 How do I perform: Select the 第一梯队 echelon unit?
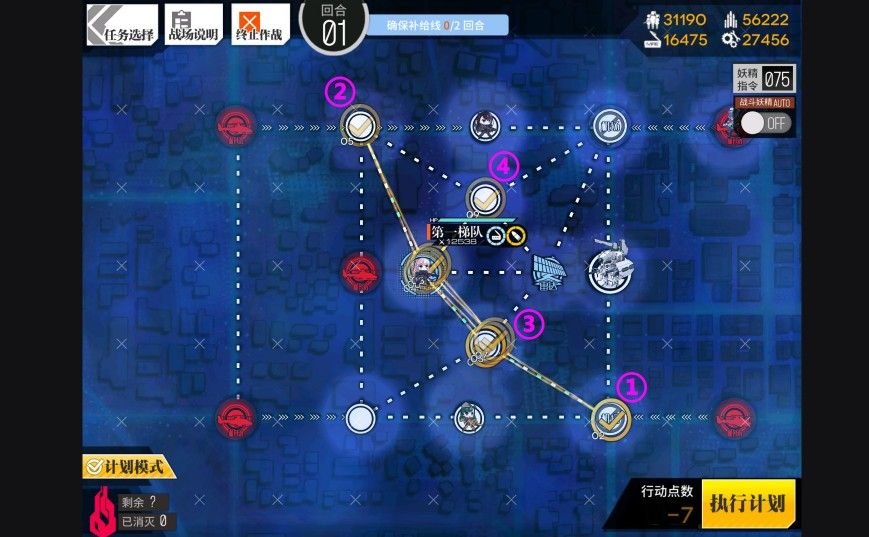(424, 268)
